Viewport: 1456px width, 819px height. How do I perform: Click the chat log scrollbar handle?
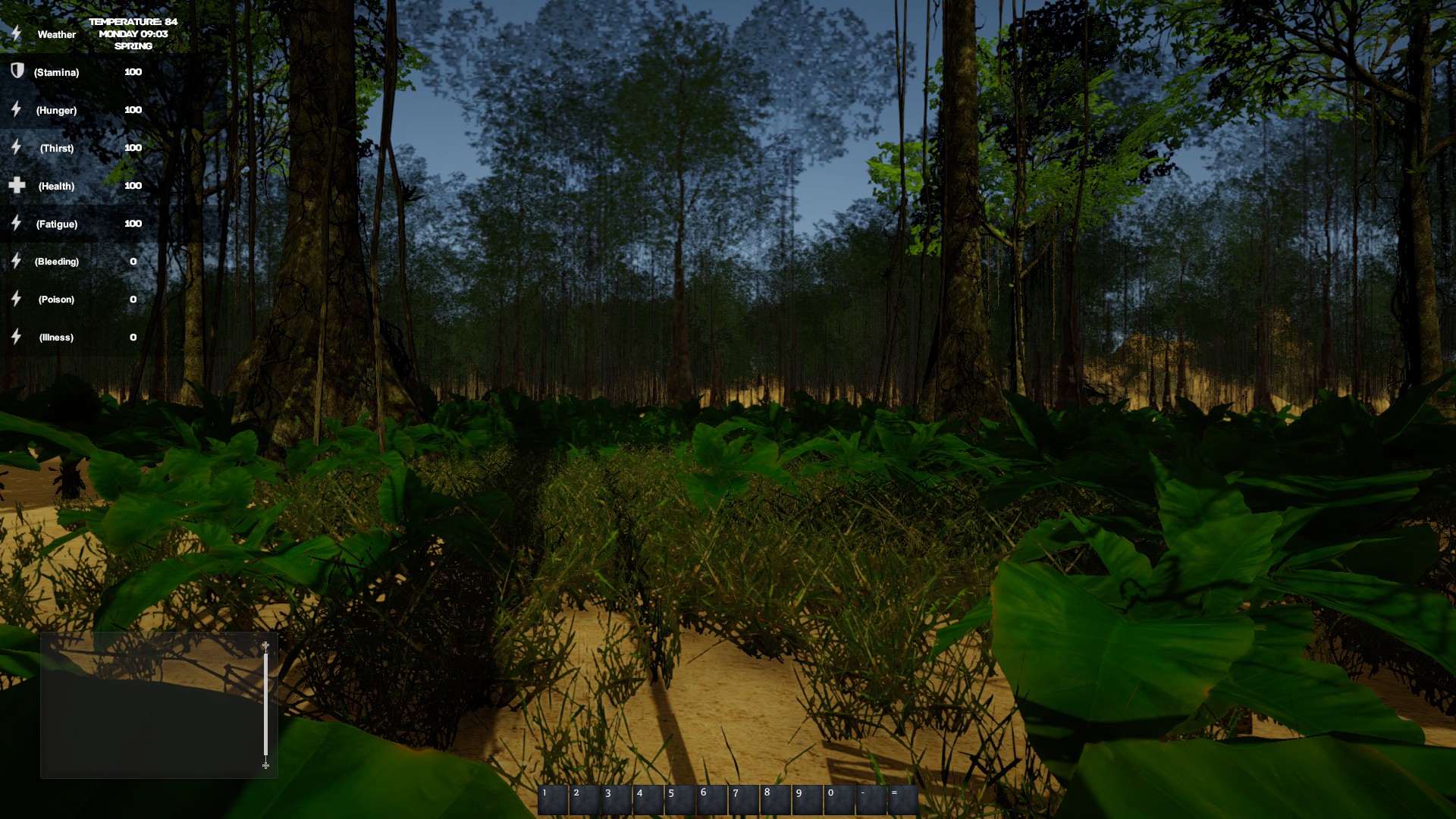[265, 705]
